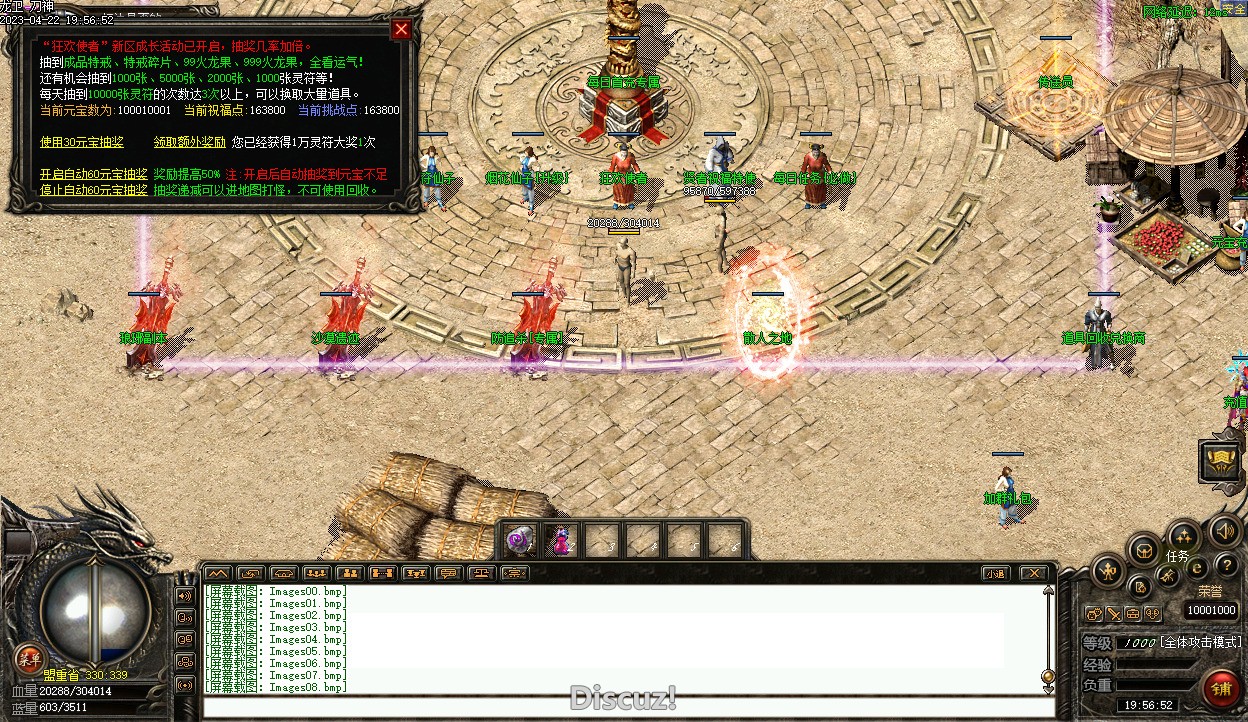Open the bag via the chest icon
1248x722 pixels.
click(x=1143, y=549)
